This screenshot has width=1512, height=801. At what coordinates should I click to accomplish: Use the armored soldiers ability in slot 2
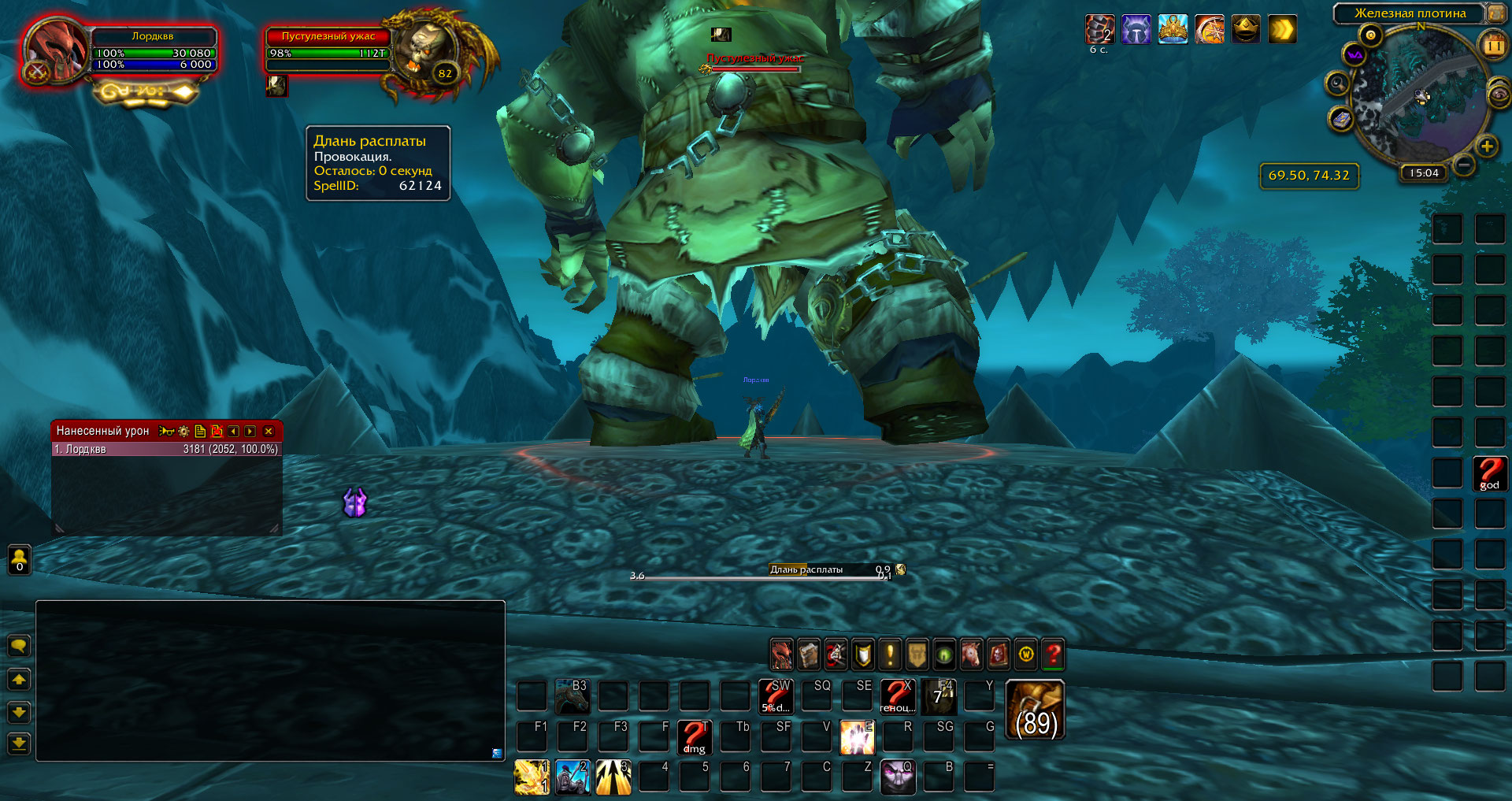pos(573,777)
